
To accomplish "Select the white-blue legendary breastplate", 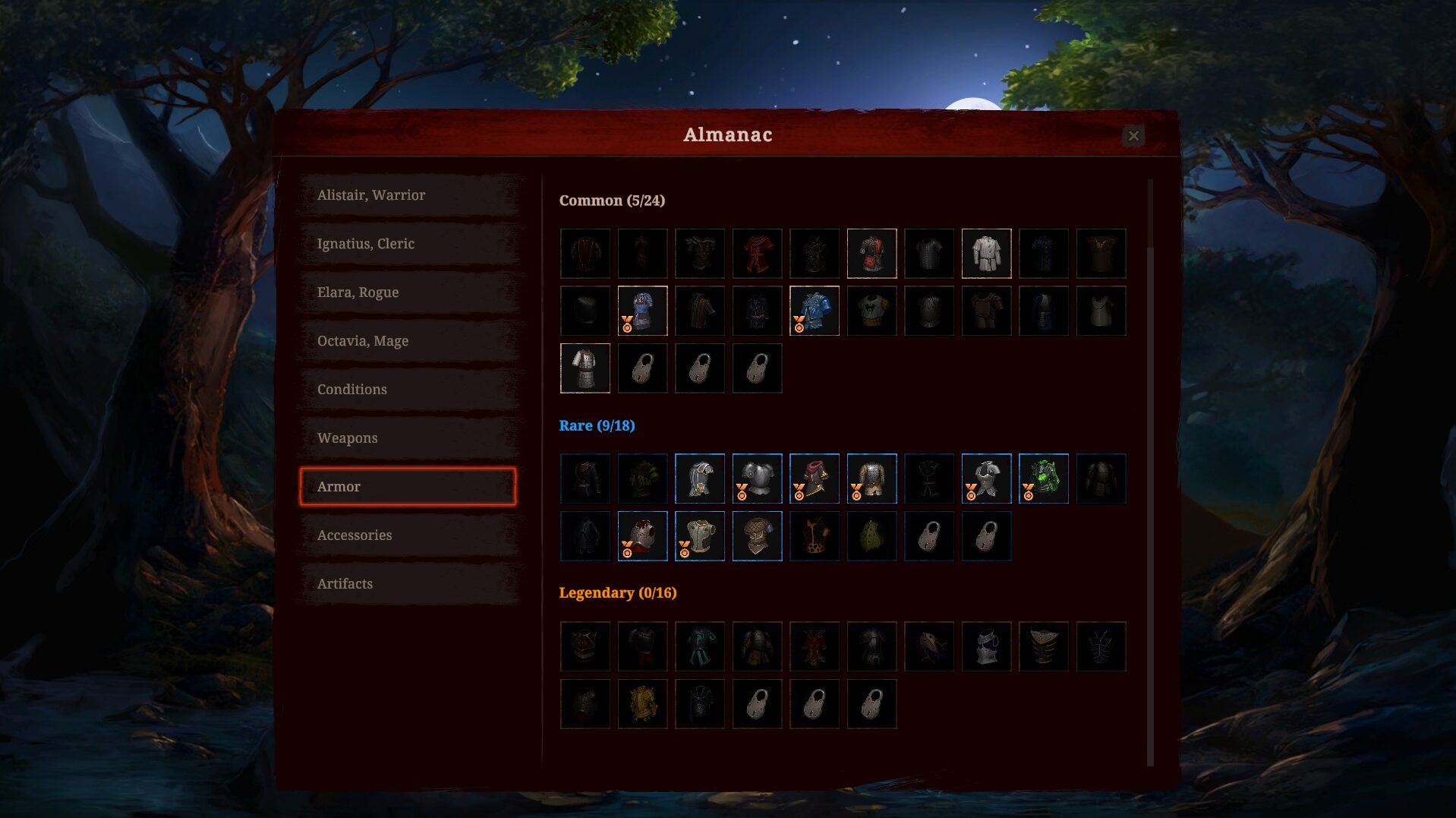I will (x=986, y=646).
